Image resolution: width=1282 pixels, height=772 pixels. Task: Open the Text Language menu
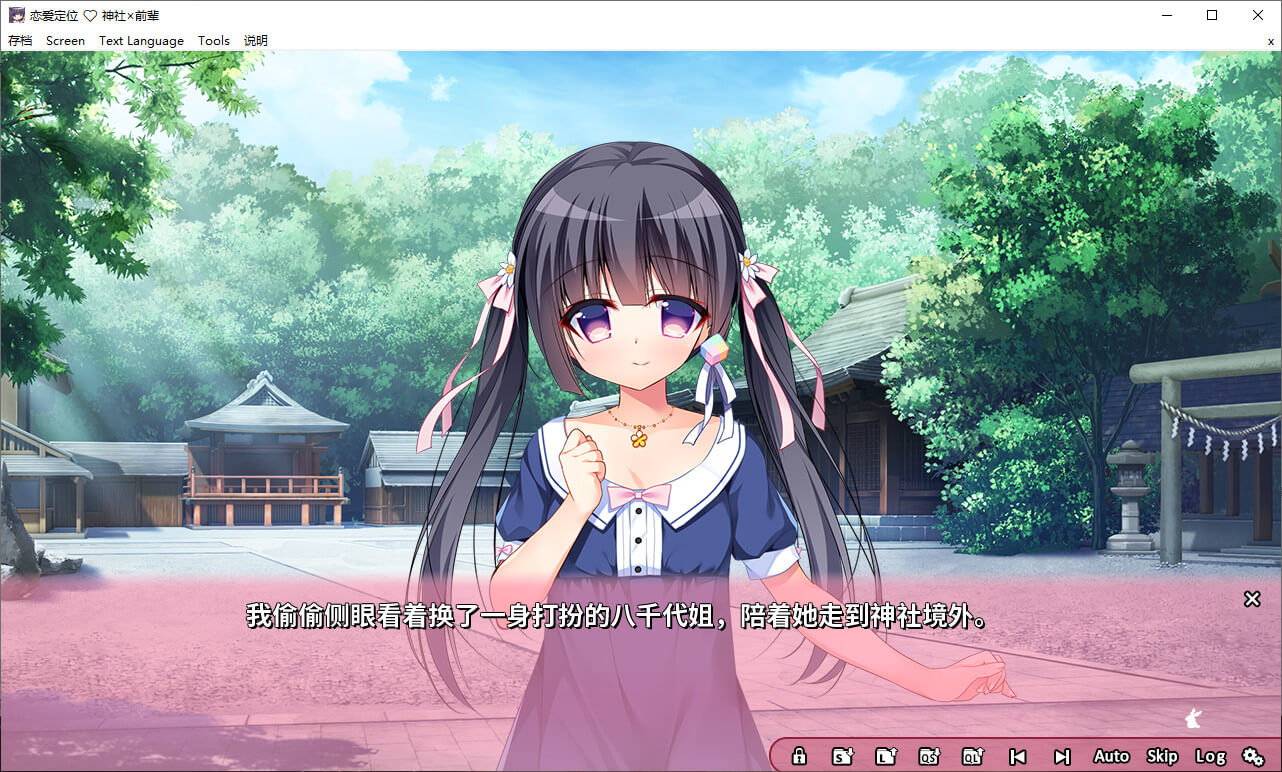tap(141, 41)
